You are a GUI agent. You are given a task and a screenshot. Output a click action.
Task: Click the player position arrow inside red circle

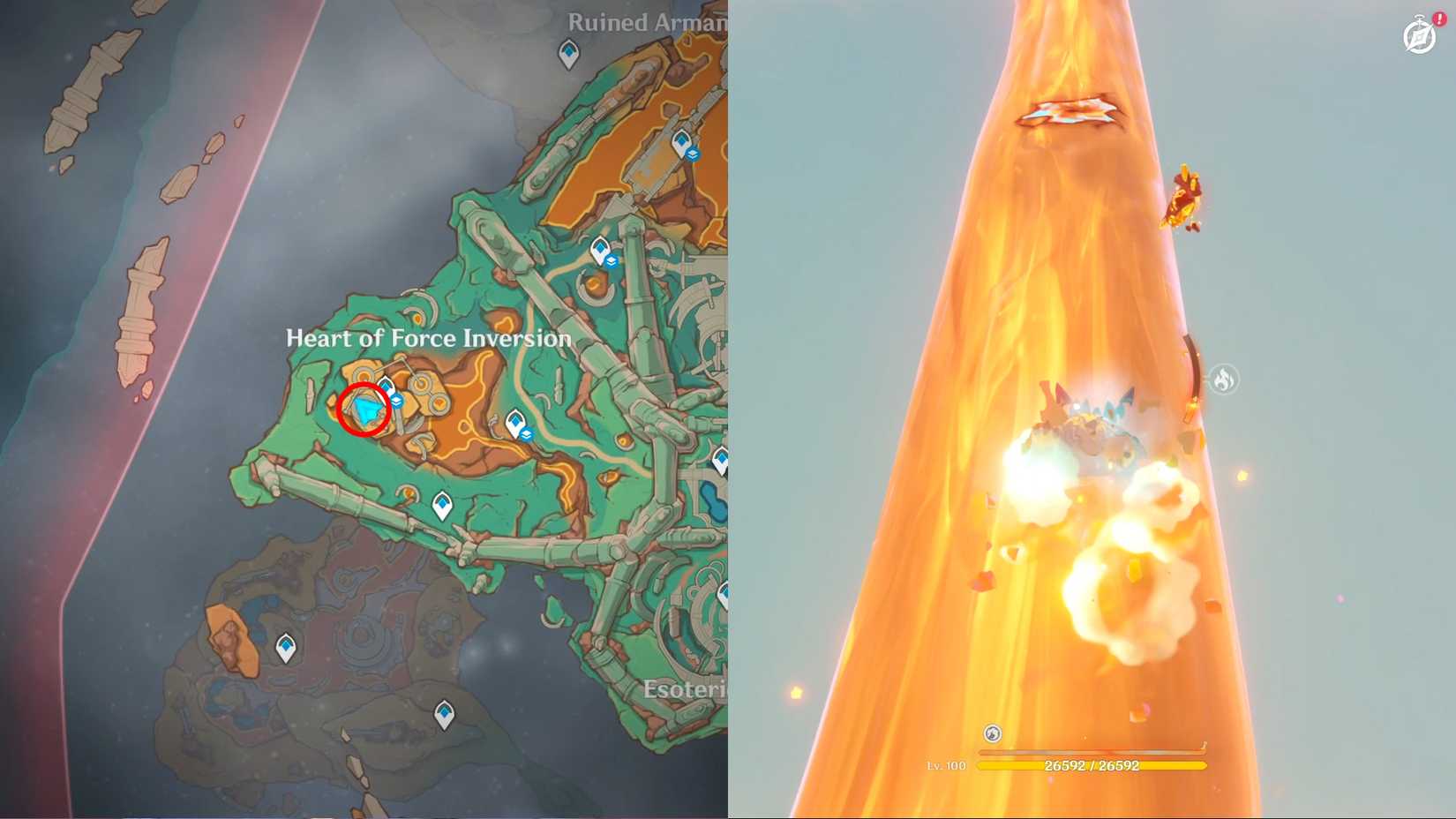(x=366, y=409)
